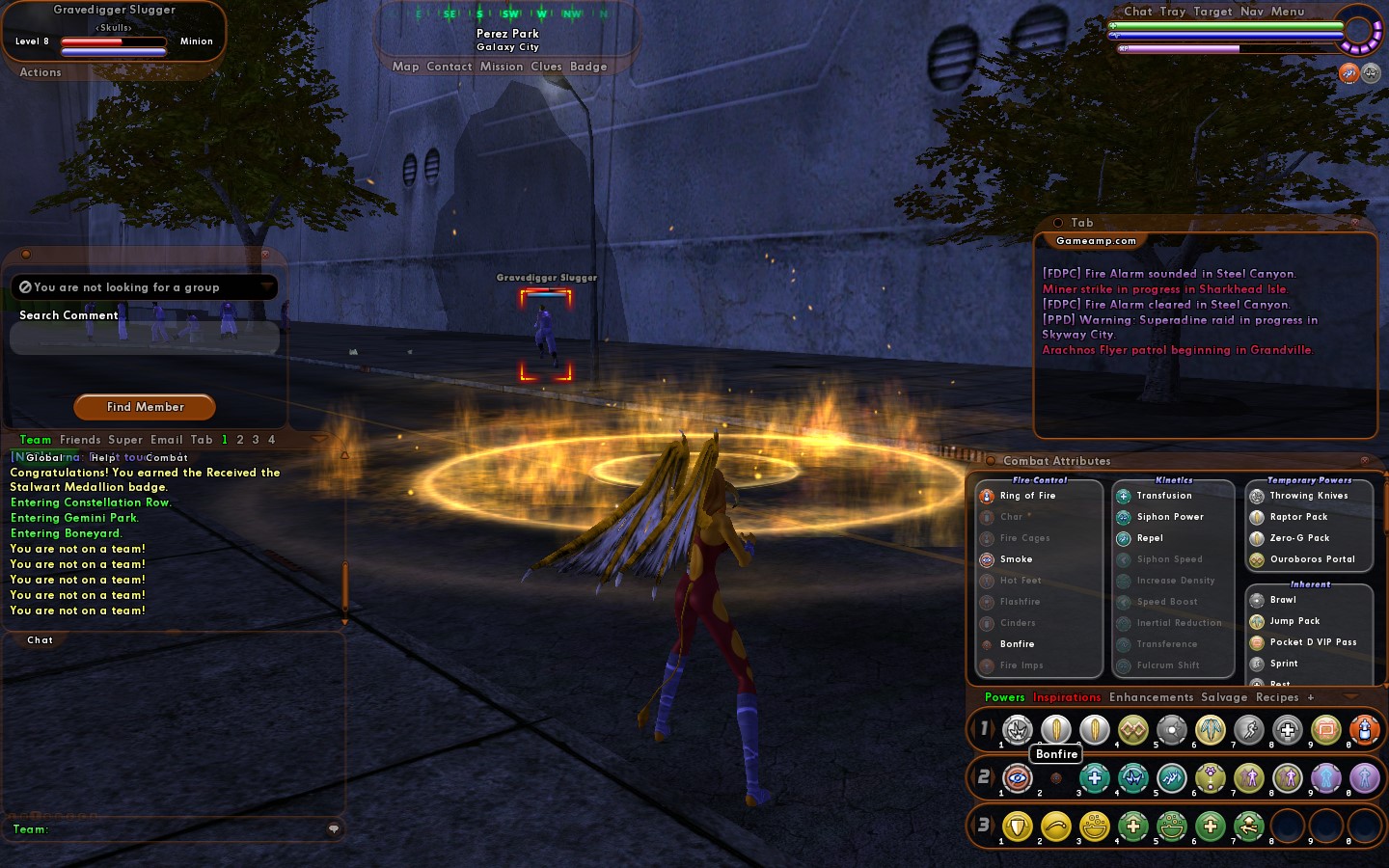
Task: Open the Nav window
Action: click(x=1251, y=12)
